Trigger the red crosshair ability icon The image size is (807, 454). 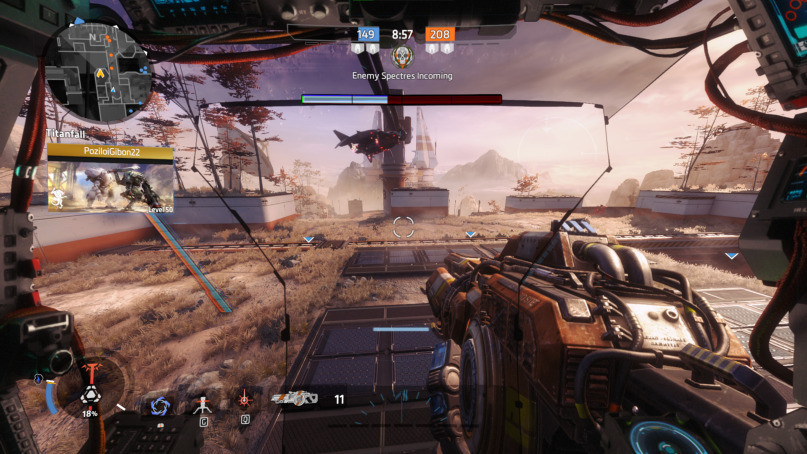[x=244, y=400]
